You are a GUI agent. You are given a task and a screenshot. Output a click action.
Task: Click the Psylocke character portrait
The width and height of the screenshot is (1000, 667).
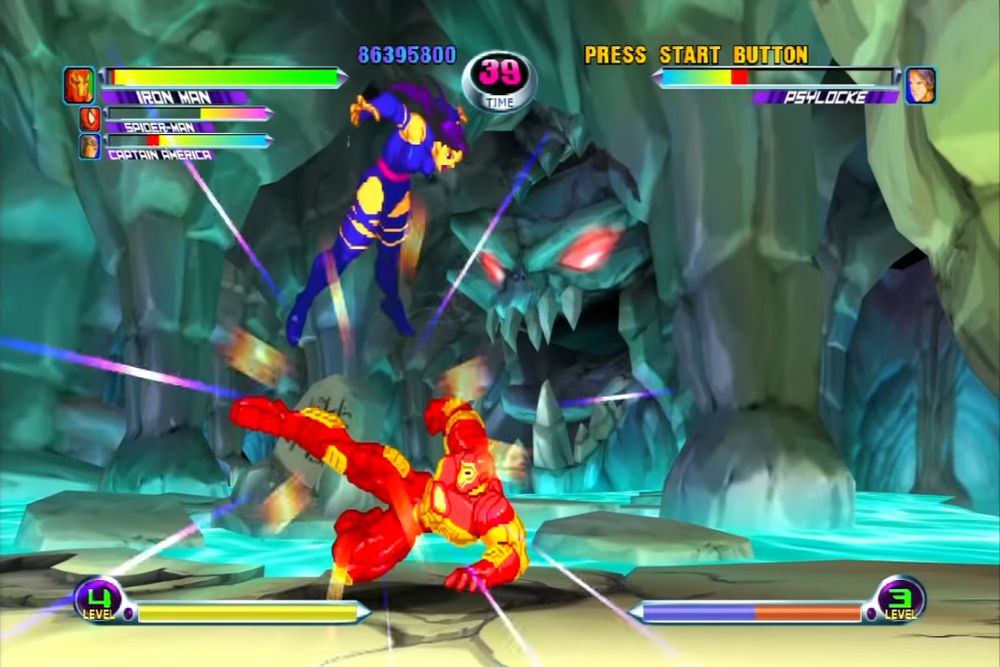(x=920, y=85)
